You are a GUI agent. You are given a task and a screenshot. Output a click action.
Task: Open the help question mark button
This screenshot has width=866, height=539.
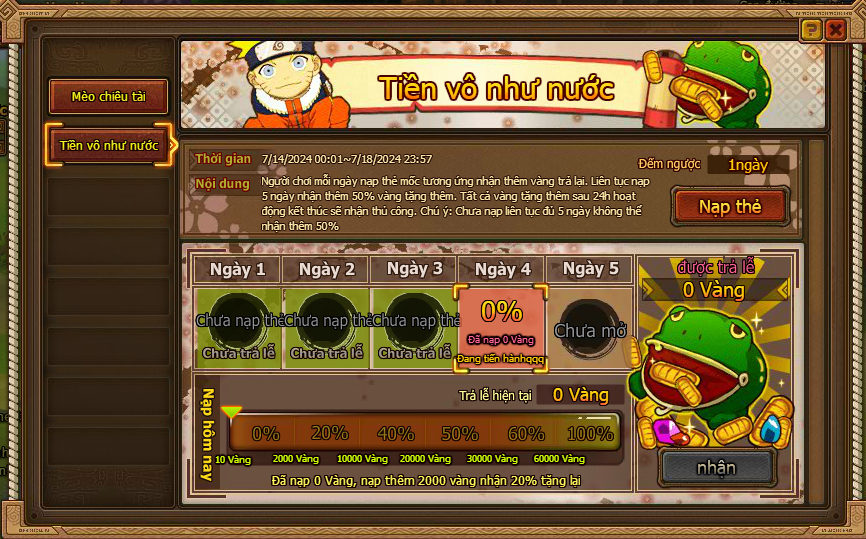click(x=811, y=29)
